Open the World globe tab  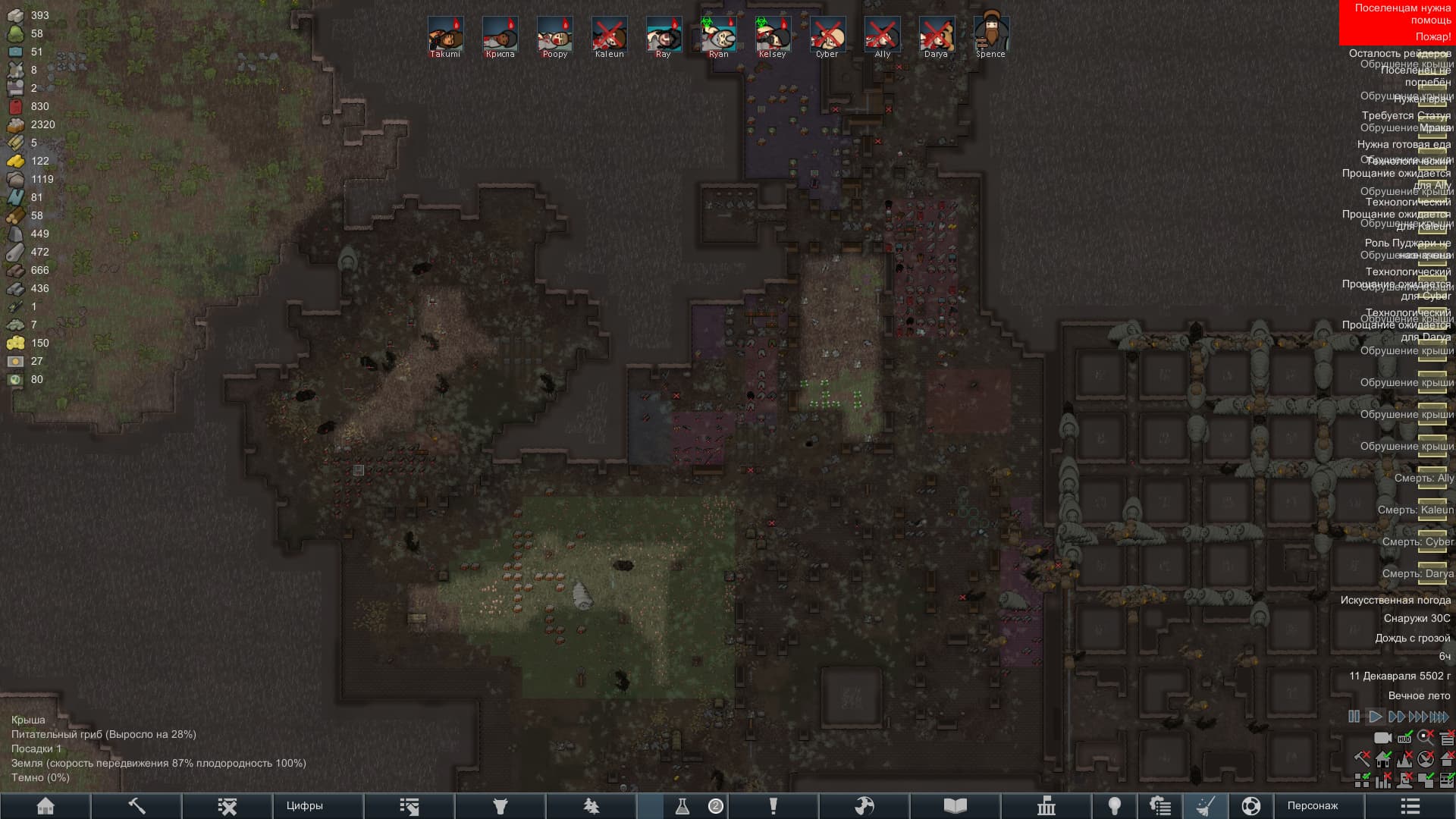click(x=1251, y=806)
